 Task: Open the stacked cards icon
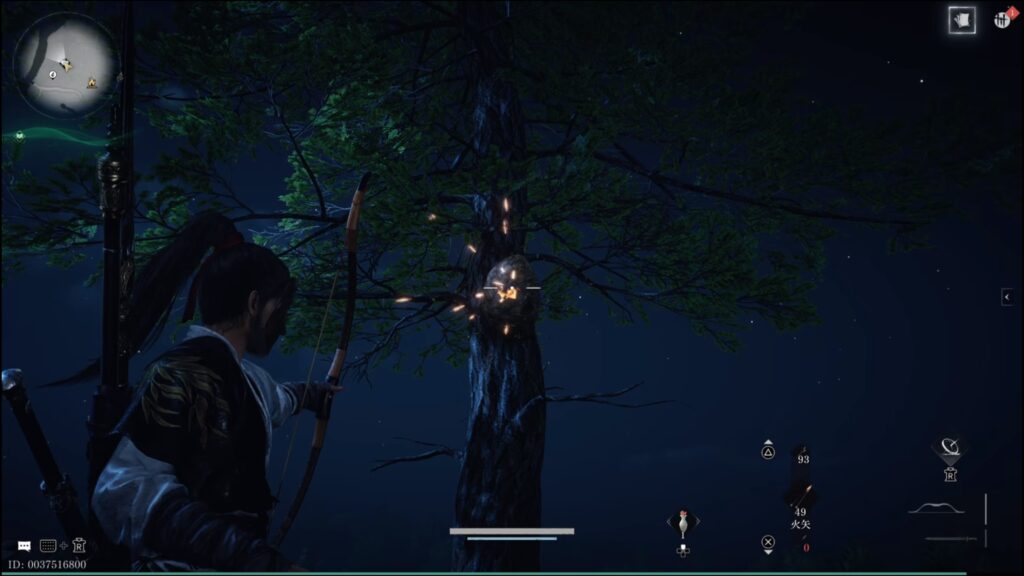pos(962,20)
